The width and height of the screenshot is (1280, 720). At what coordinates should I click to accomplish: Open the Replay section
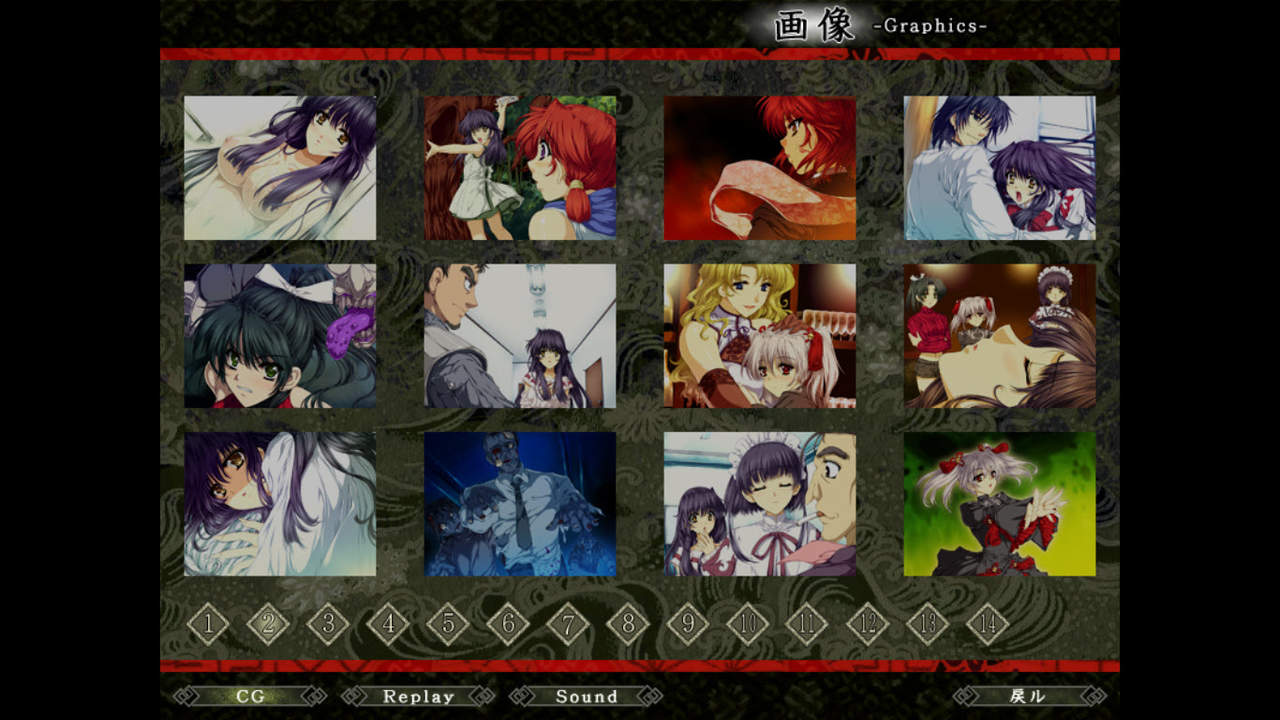[418, 696]
